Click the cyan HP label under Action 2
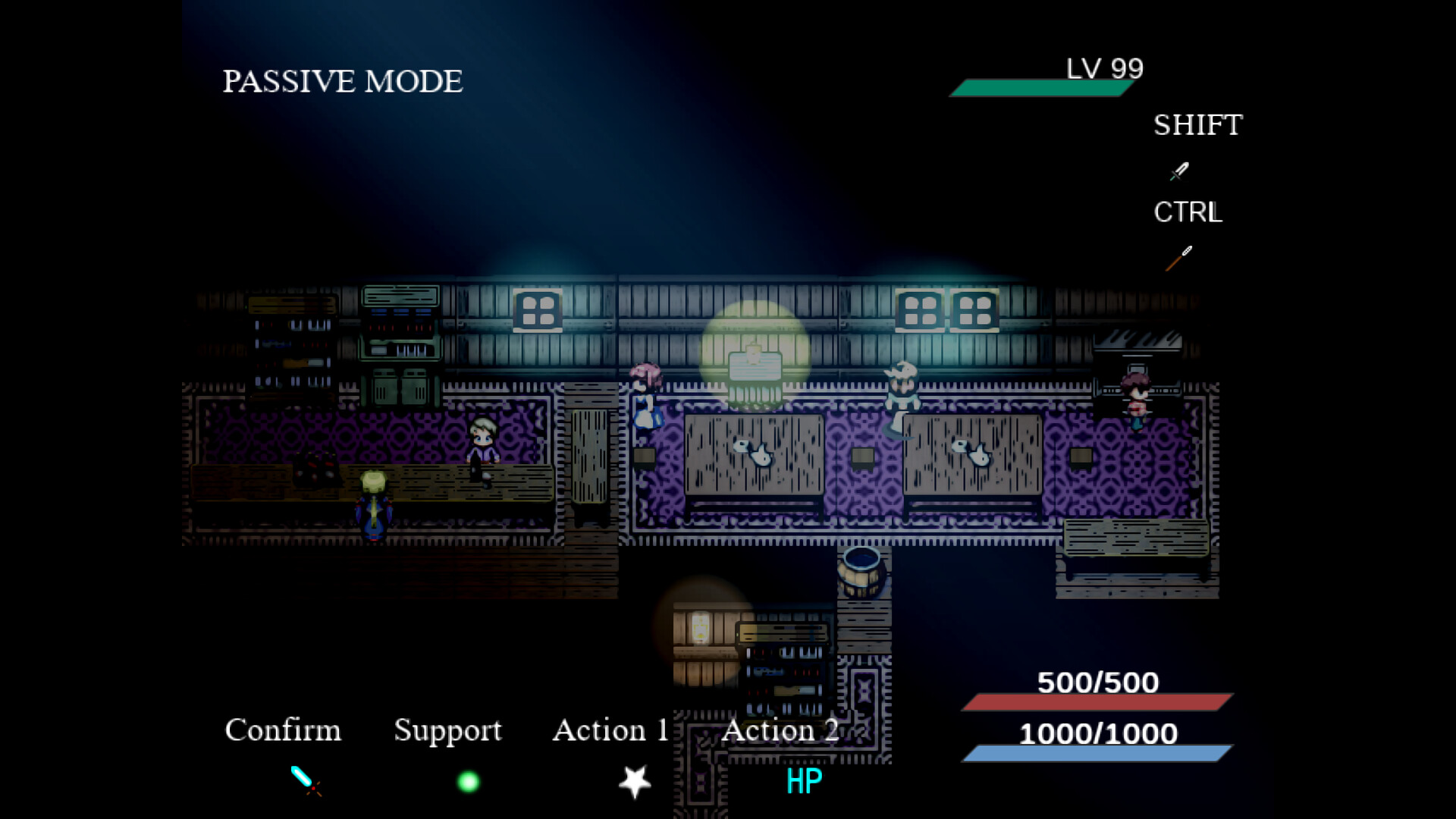Image resolution: width=1456 pixels, height=819 pixels. (x=804, y=779)
